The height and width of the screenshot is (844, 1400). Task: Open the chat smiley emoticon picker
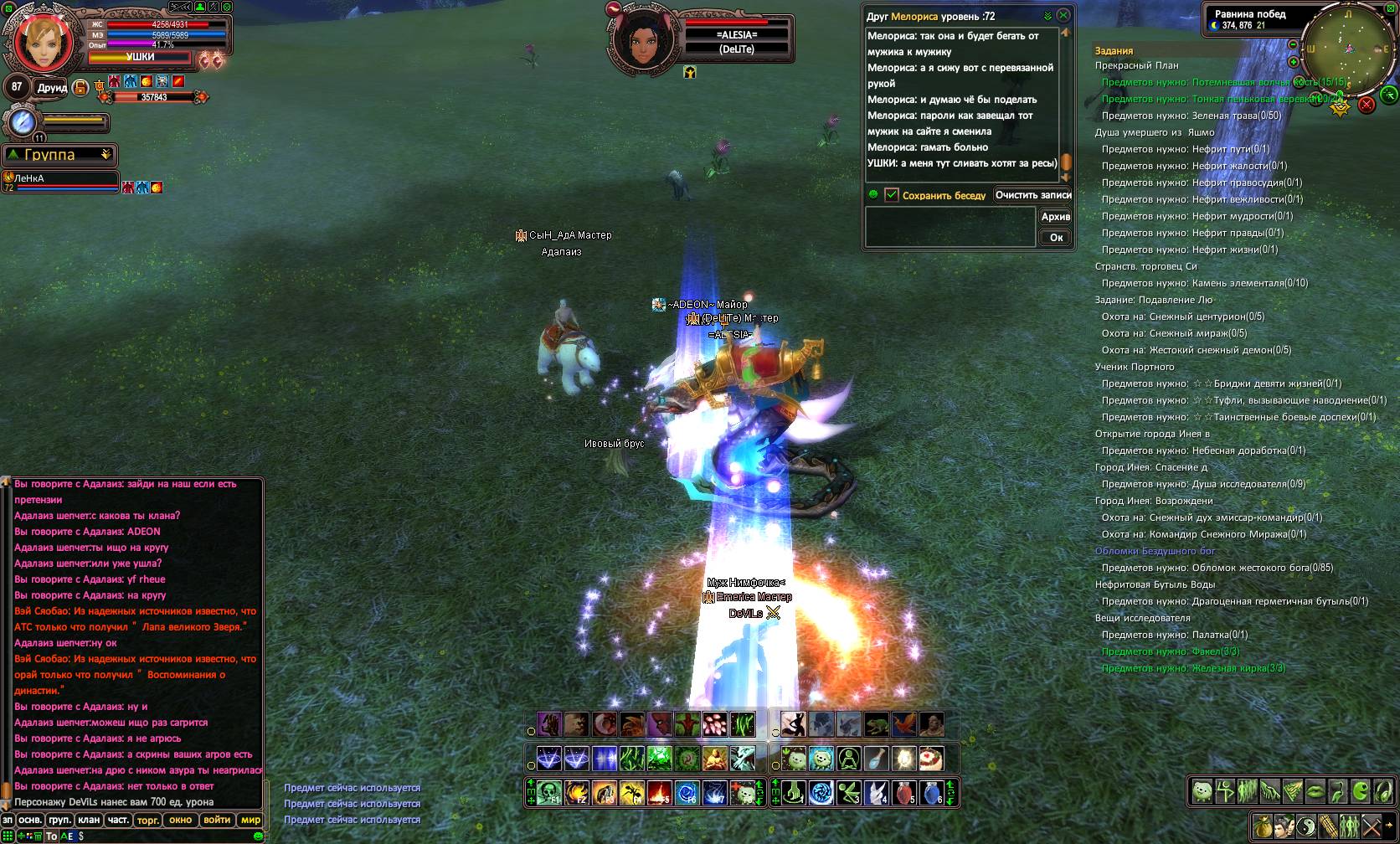click(258, 836)
